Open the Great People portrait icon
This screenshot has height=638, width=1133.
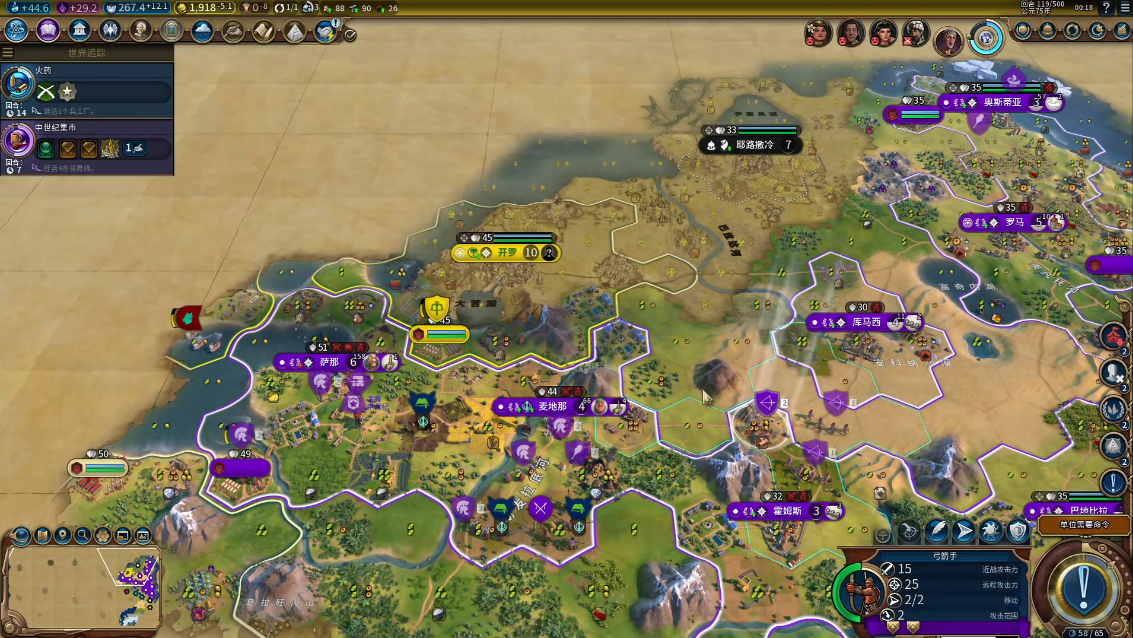[x=140, y=30]
